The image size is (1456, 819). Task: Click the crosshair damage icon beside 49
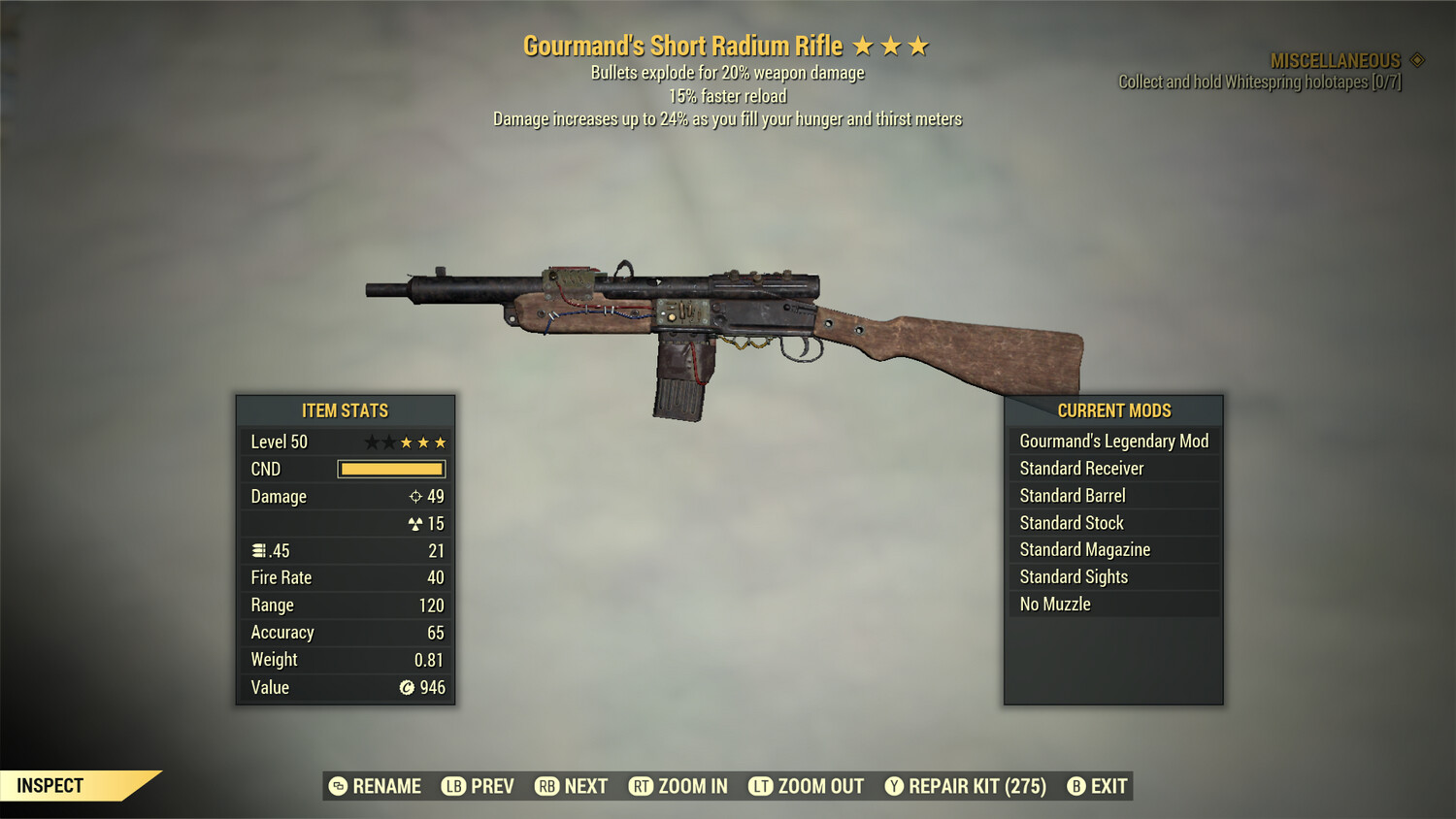coord(418,496)
